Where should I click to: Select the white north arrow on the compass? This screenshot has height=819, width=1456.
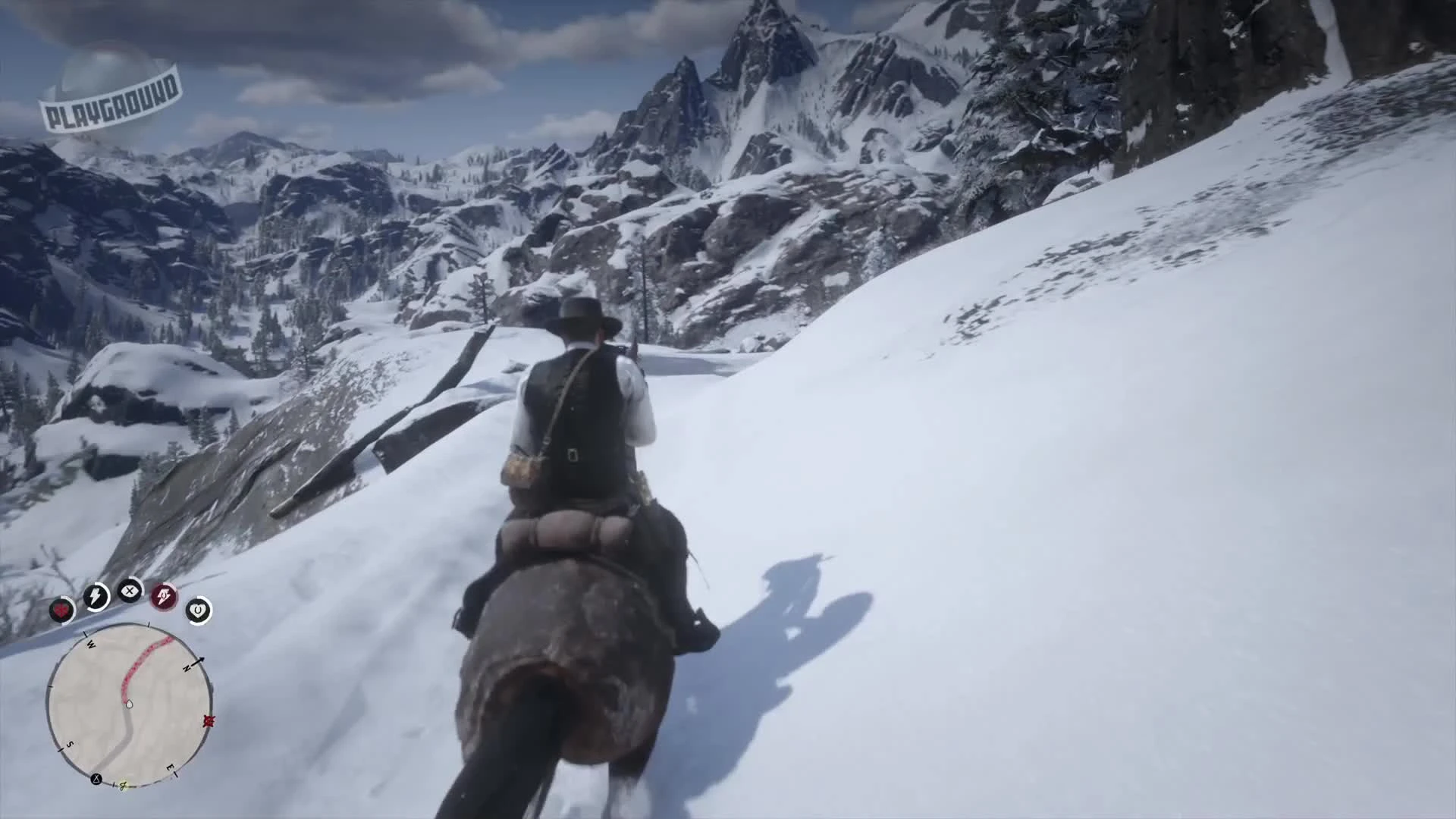click(x=200, y=661)
